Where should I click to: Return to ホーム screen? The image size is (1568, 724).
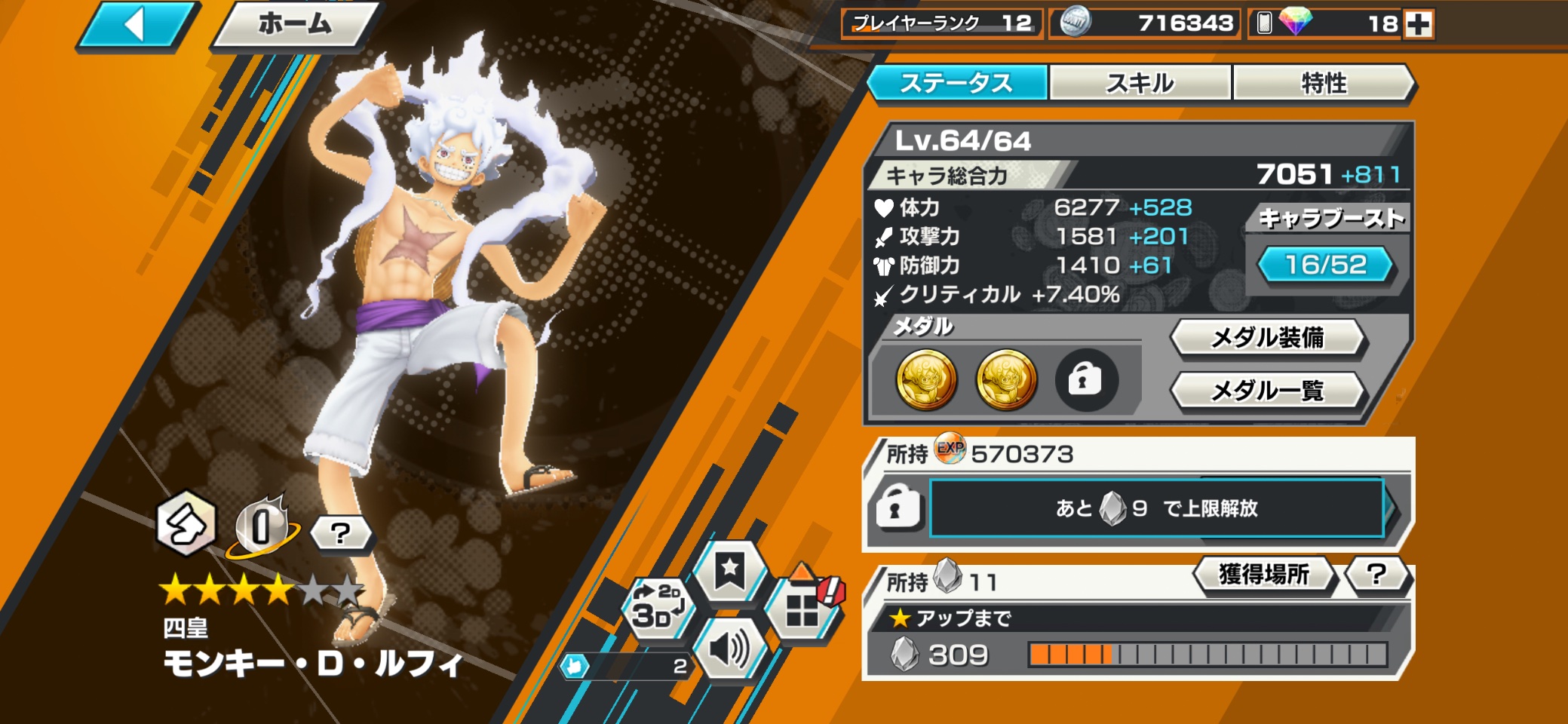click(x=295, y=25)
